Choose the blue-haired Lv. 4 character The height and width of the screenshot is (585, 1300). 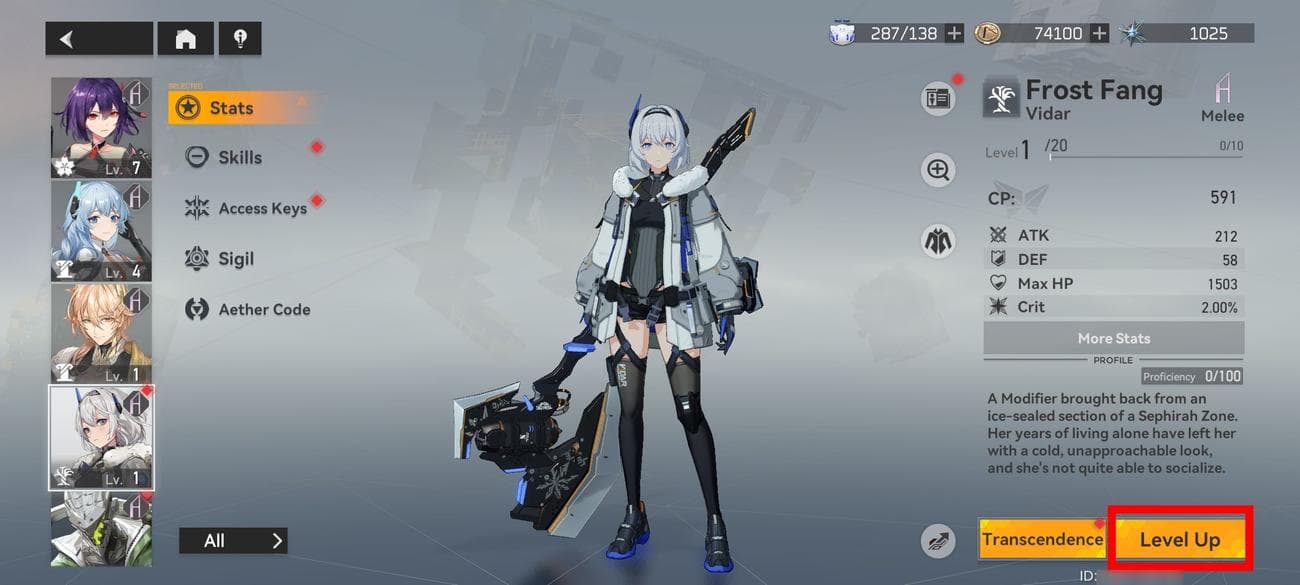(101, 231)
